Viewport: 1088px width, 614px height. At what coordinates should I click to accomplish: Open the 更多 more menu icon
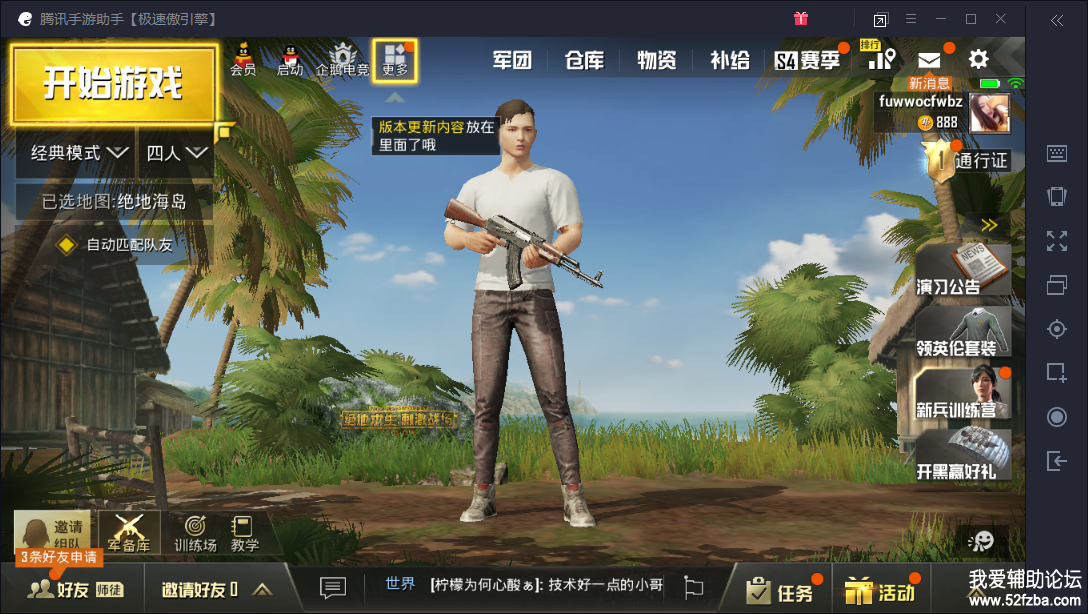(395, 60)
